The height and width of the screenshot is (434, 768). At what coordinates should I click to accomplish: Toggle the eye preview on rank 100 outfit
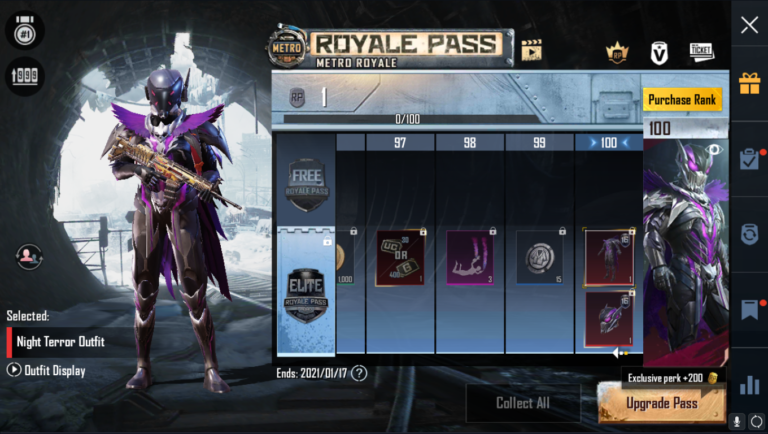tap(714, 150)
